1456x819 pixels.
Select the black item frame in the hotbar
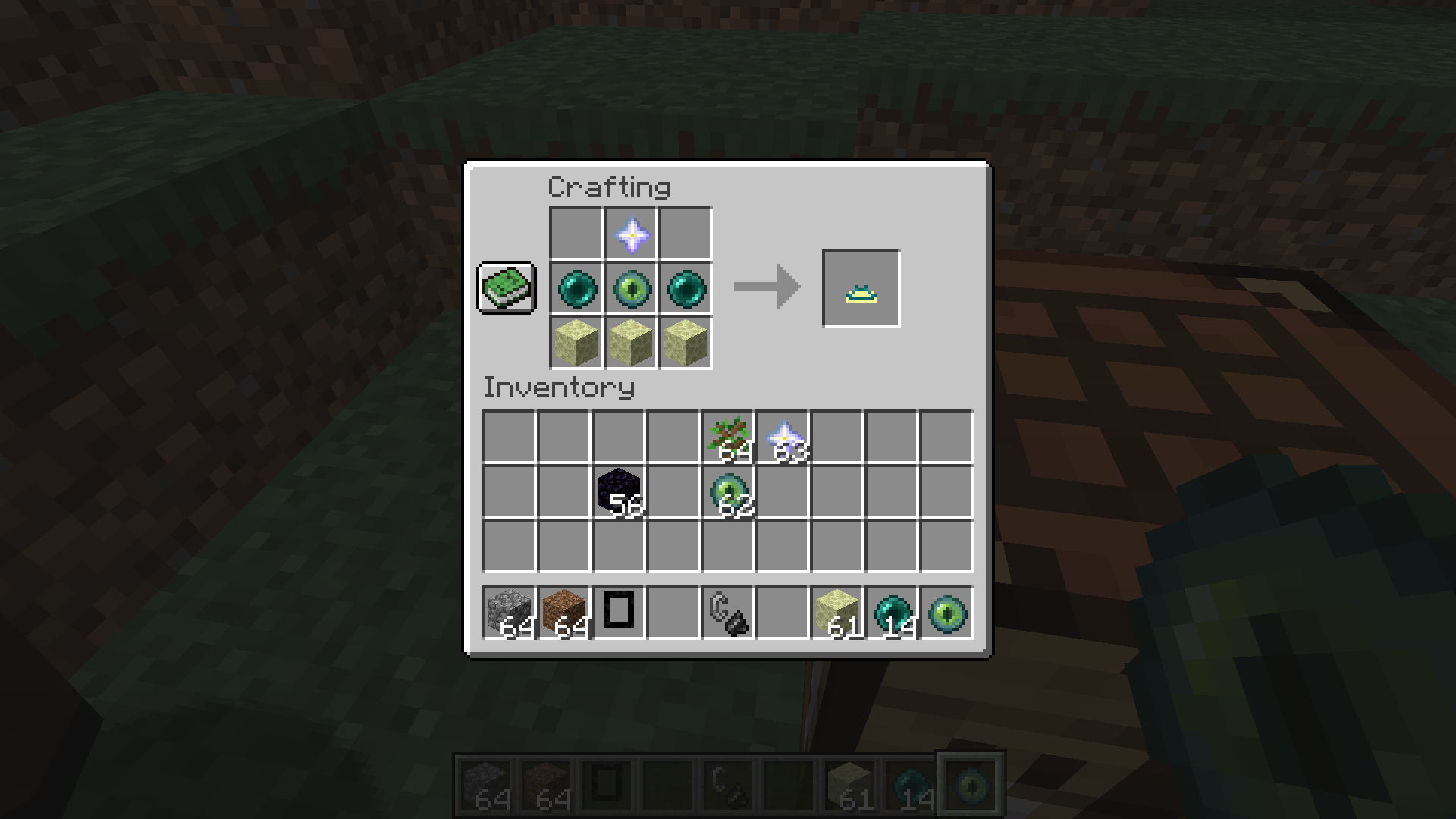pyautogui.click(x=618, y=613)
